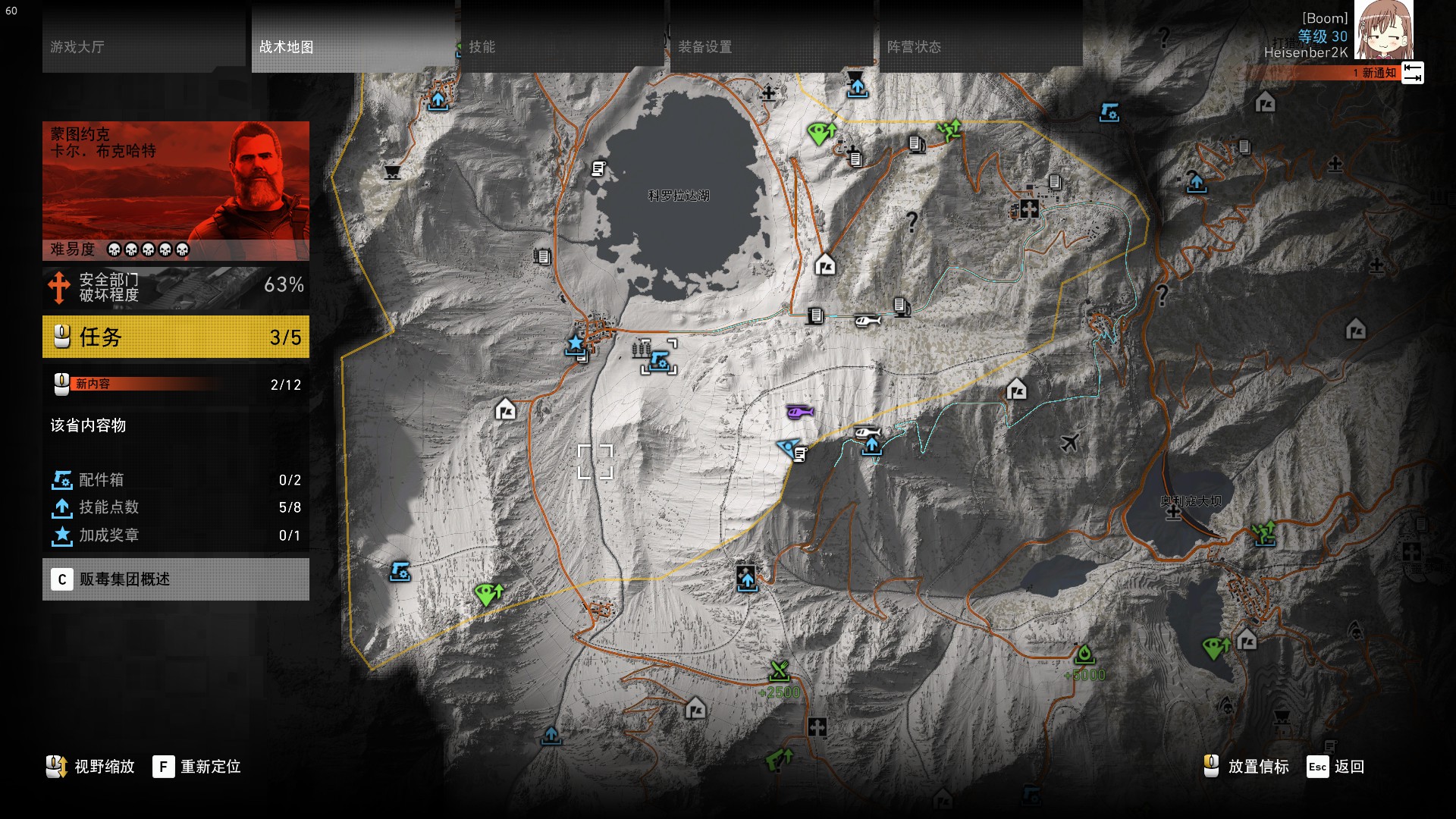The height and width of the screenshot is (819, 1456).
Task: Select the 配件箱 legend entry
Action: pos(176,480)
